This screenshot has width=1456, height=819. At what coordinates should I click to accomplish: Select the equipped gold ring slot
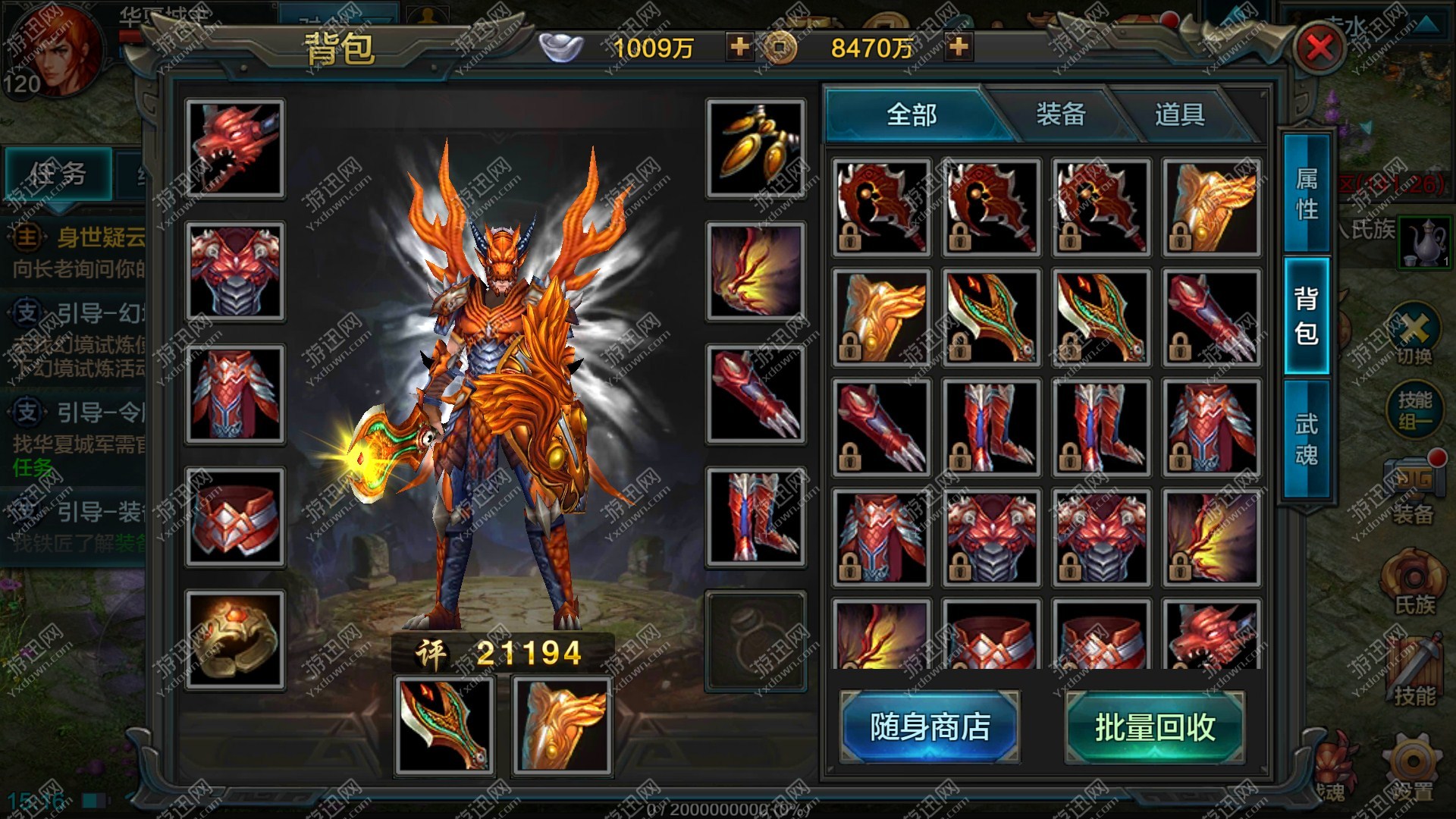tap(235, 640)
